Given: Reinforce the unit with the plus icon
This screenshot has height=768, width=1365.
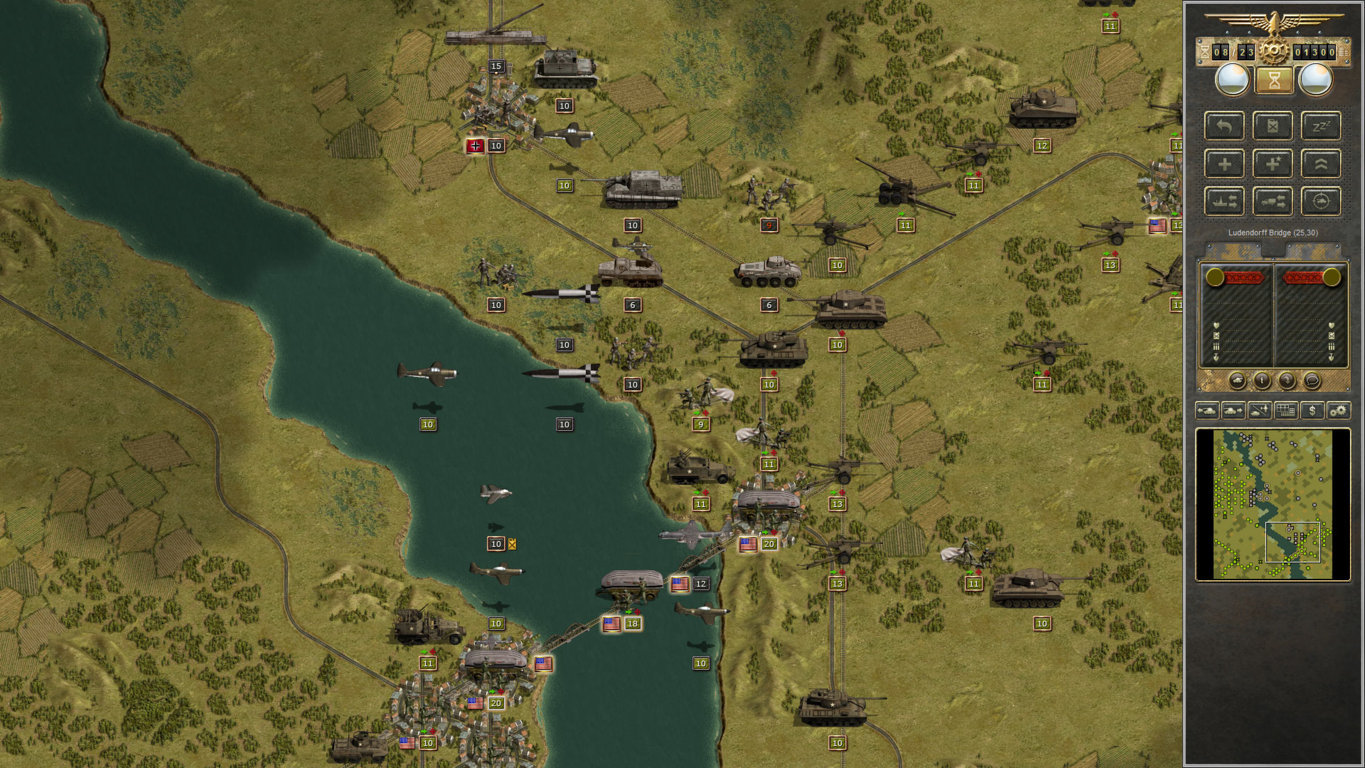Looking at the screenshot, I should click(x=1225, y=163).
